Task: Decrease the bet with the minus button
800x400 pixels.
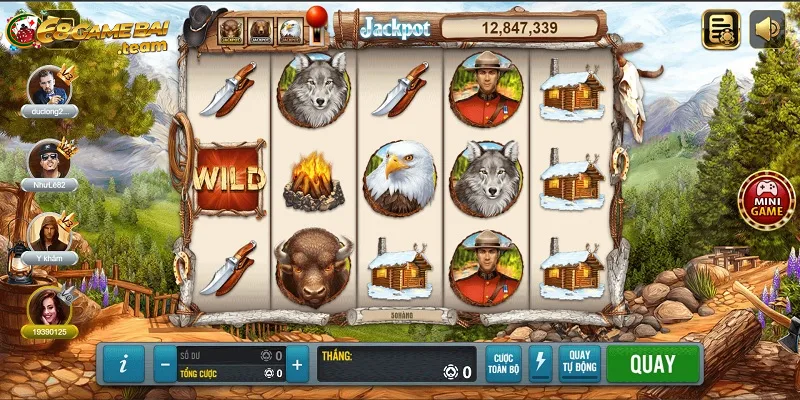Action: pyautogui.click(x=165, y=365)
